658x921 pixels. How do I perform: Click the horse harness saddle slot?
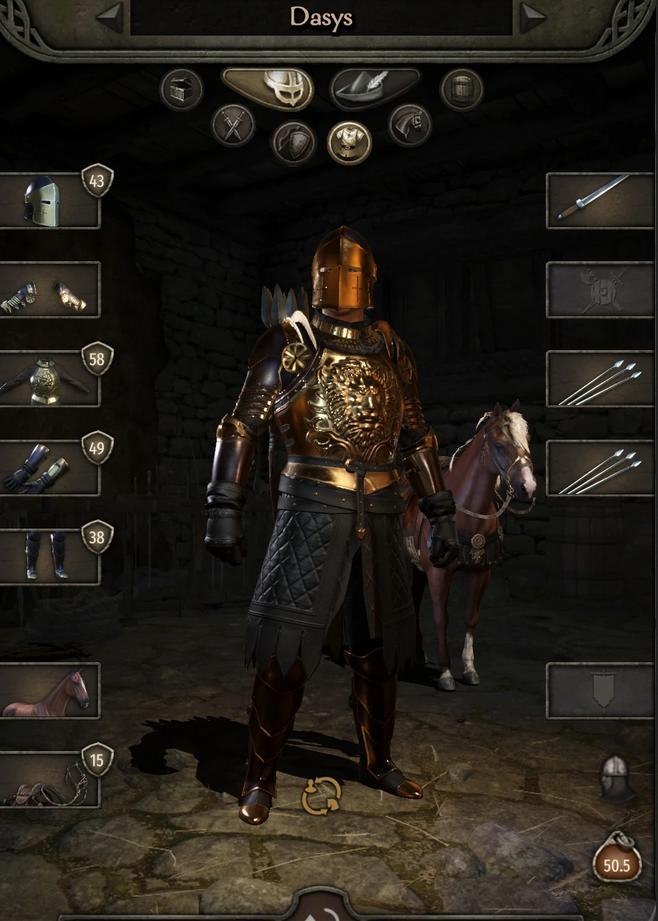coord(49,779)
